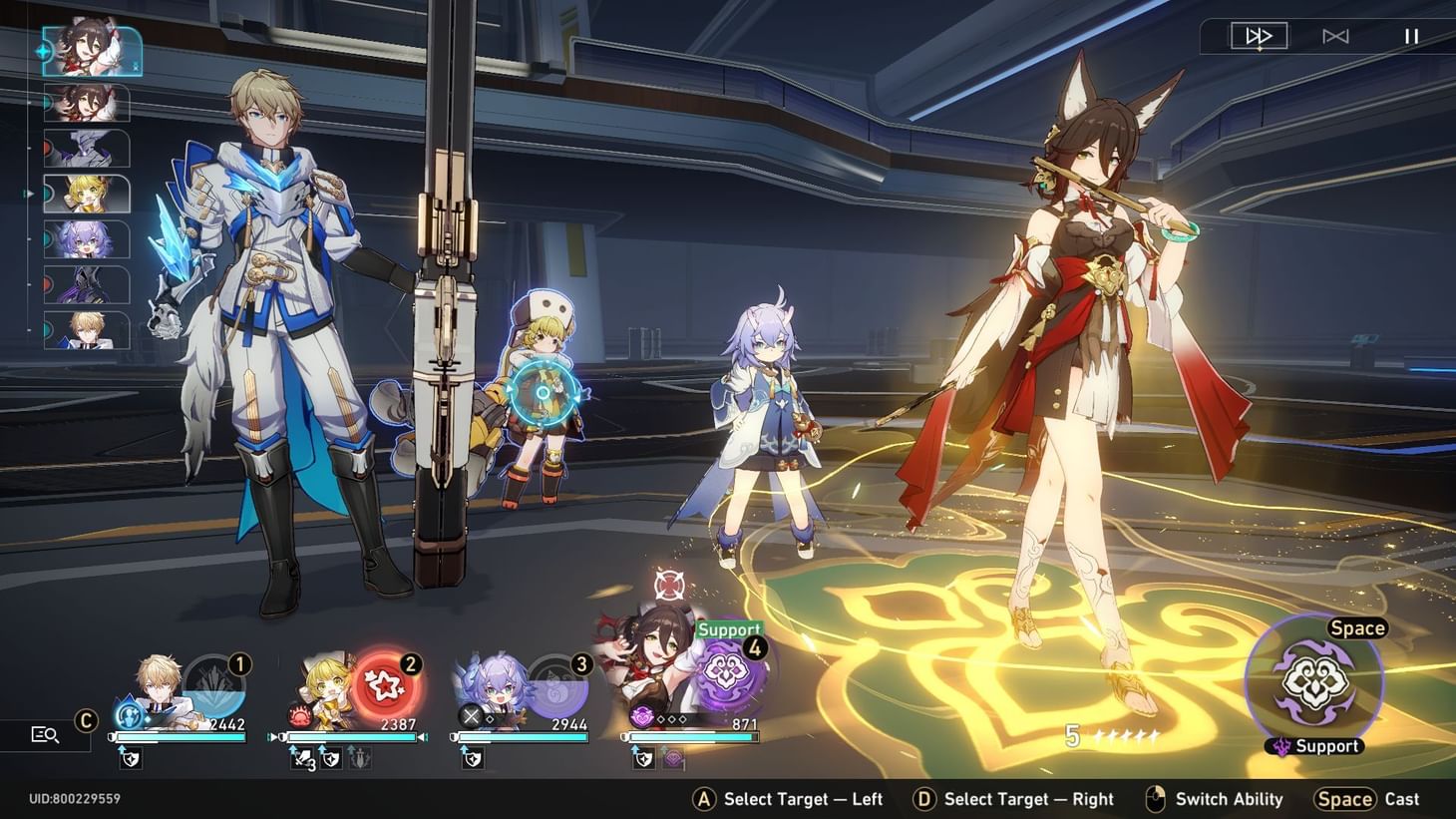Enable double battle speed
The image size is (1456, 819).
(x=1258, y=36)
